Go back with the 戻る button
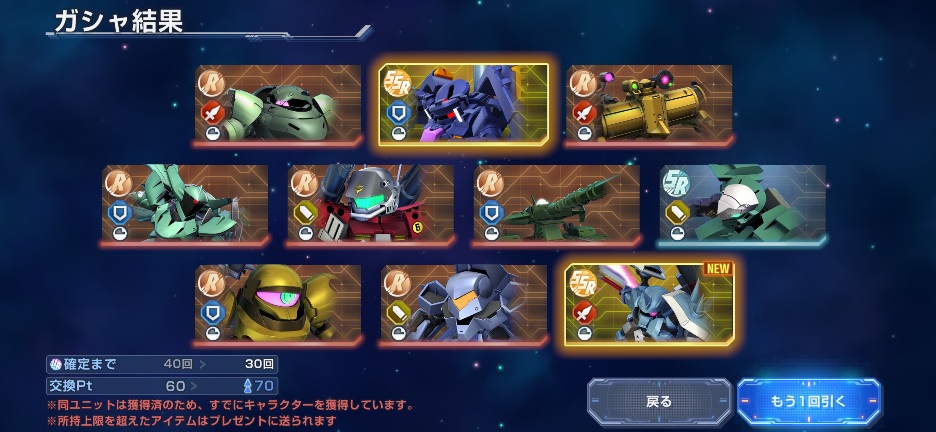936x432 pixels. click(659, 401)
